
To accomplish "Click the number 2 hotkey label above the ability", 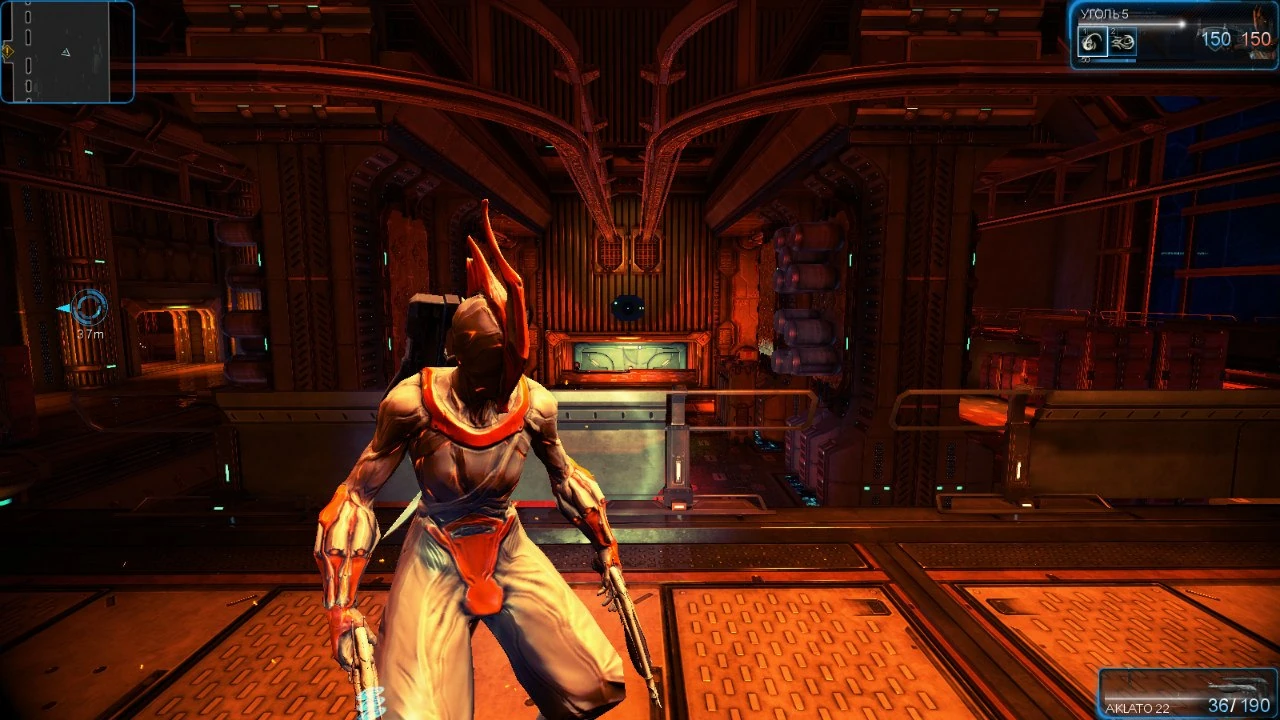I will tap(1113, 31).
